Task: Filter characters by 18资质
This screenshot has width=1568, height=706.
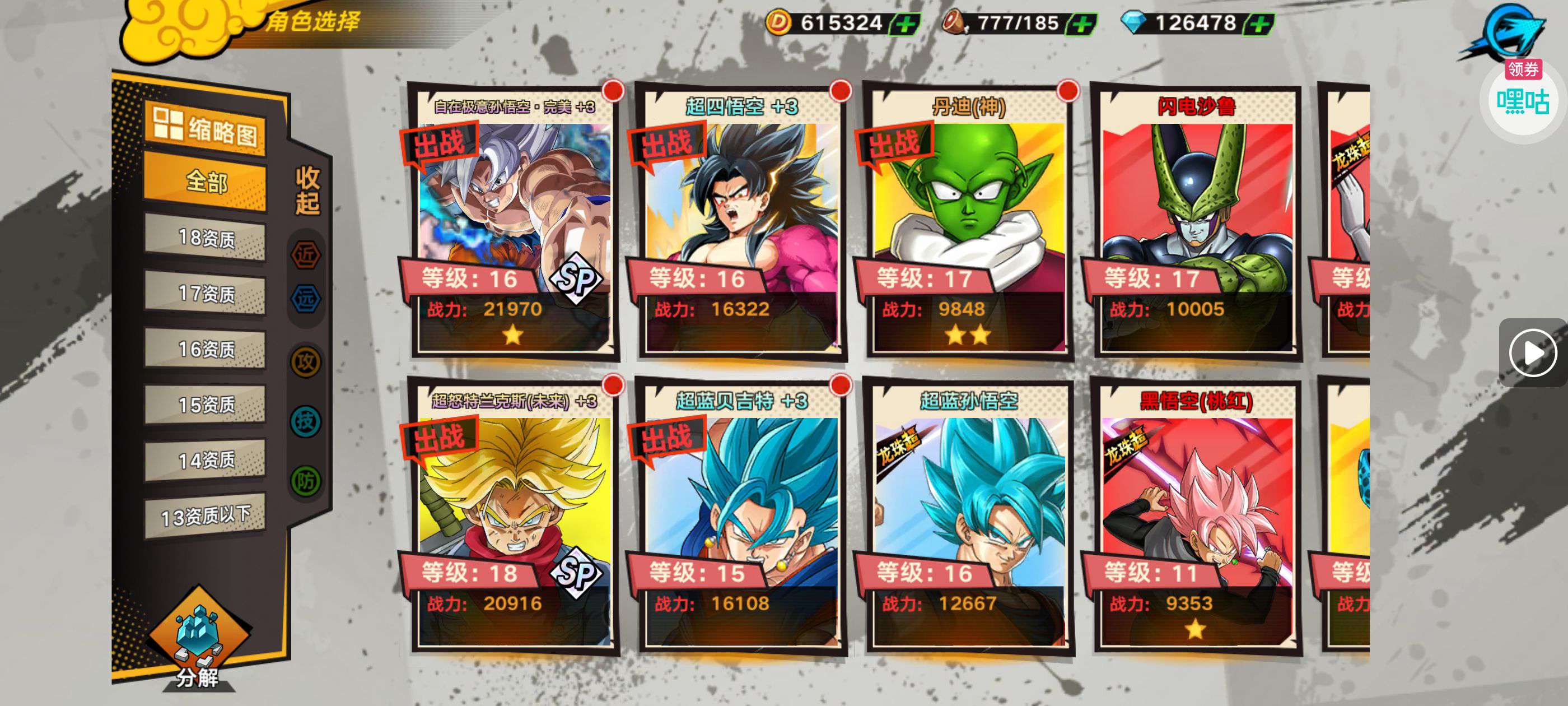Action: (x=205, y=238)
